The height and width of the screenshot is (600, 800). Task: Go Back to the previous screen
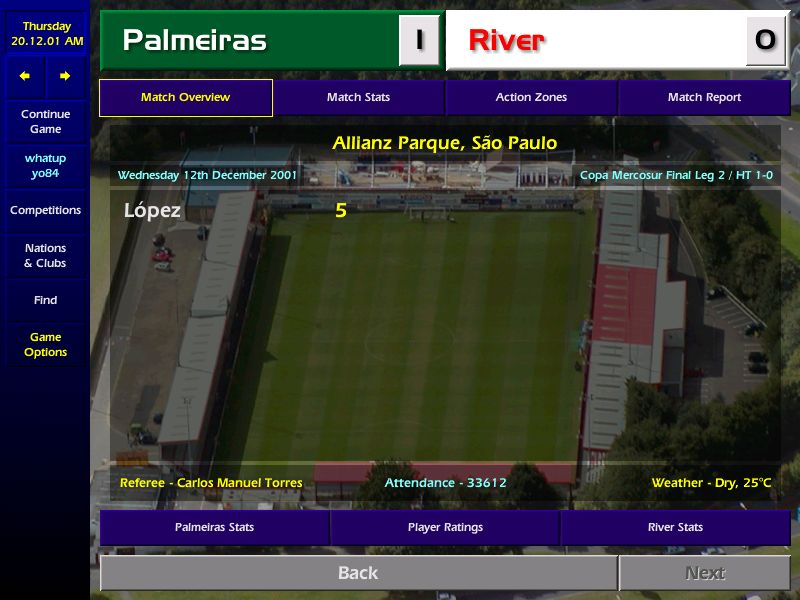(358, 573)
